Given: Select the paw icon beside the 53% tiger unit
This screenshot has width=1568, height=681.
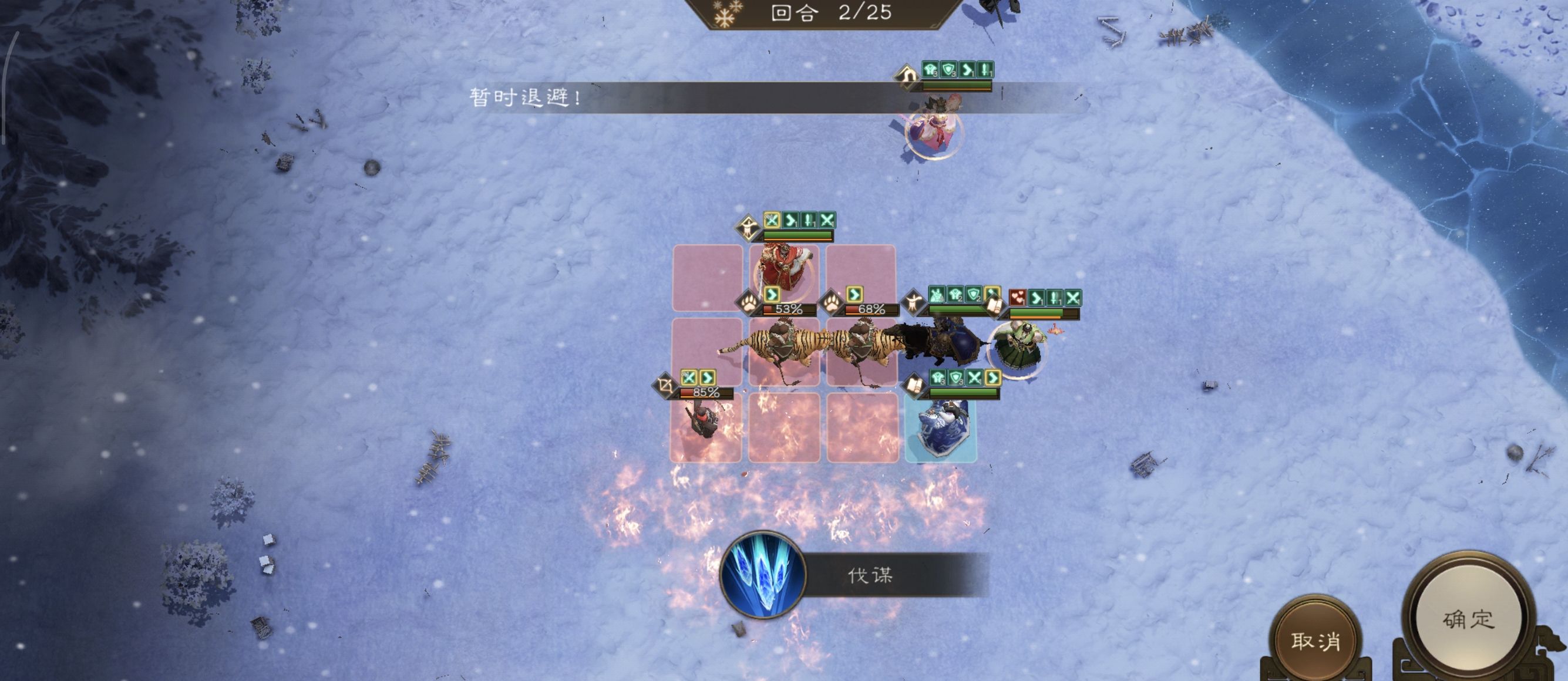Looking at the screenshot, I should tap(749, 303).
